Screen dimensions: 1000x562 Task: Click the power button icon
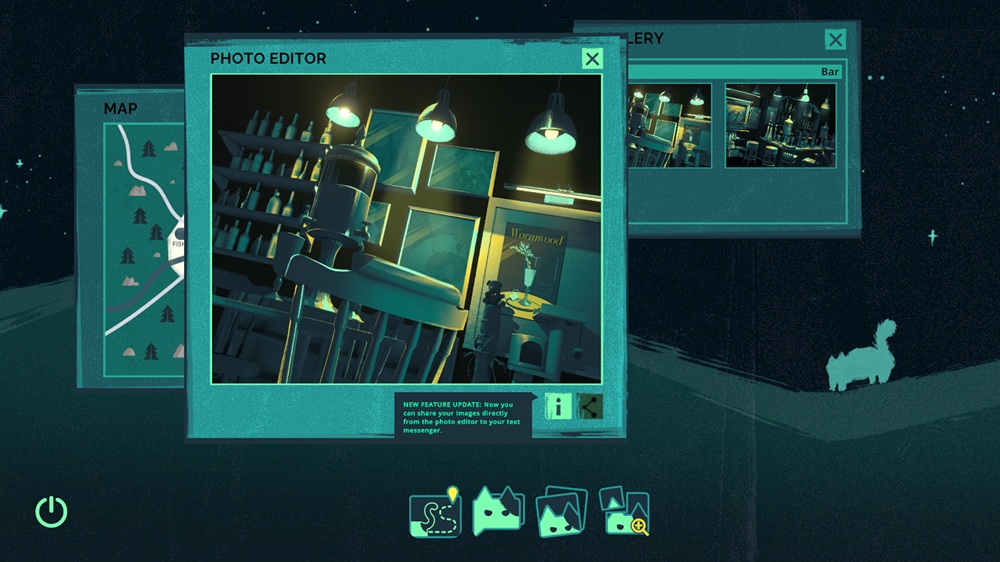coord(52,512)
